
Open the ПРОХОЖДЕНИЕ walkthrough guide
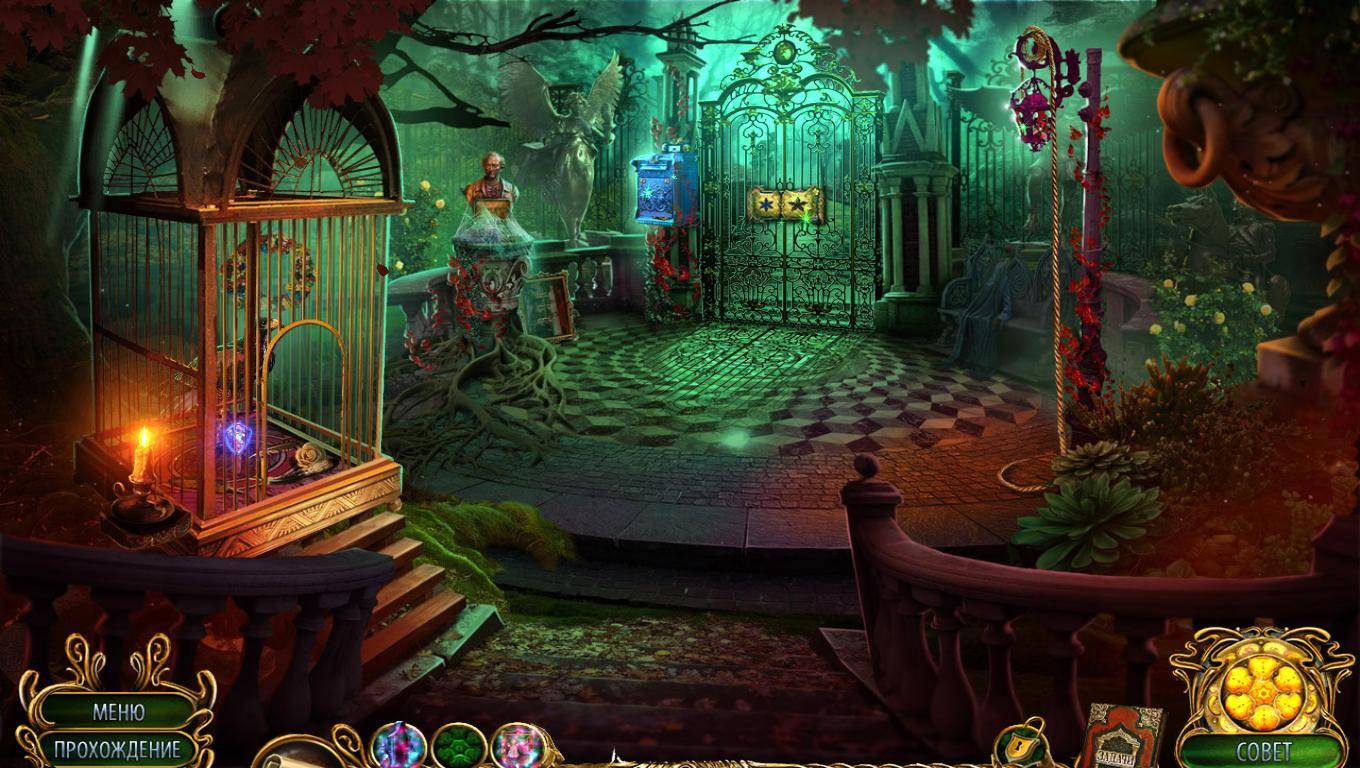(x=117, y=749)
